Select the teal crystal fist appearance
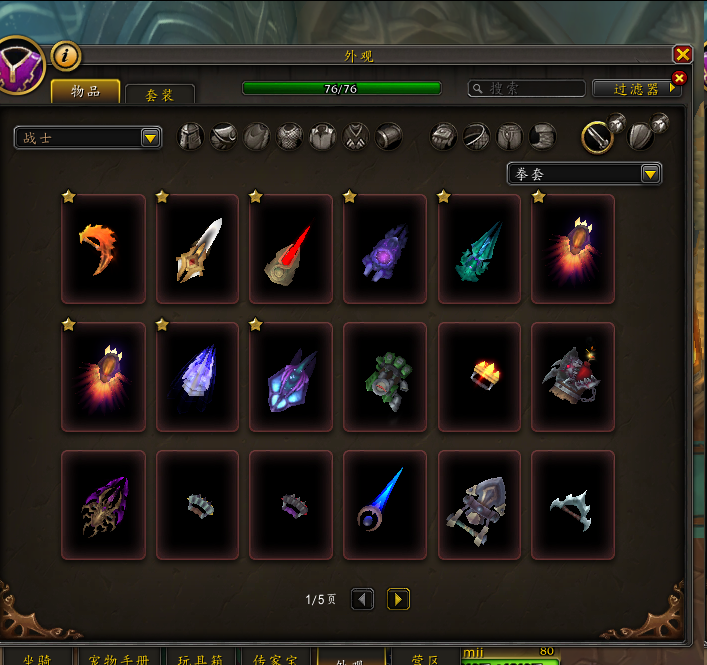 (479, 248)
